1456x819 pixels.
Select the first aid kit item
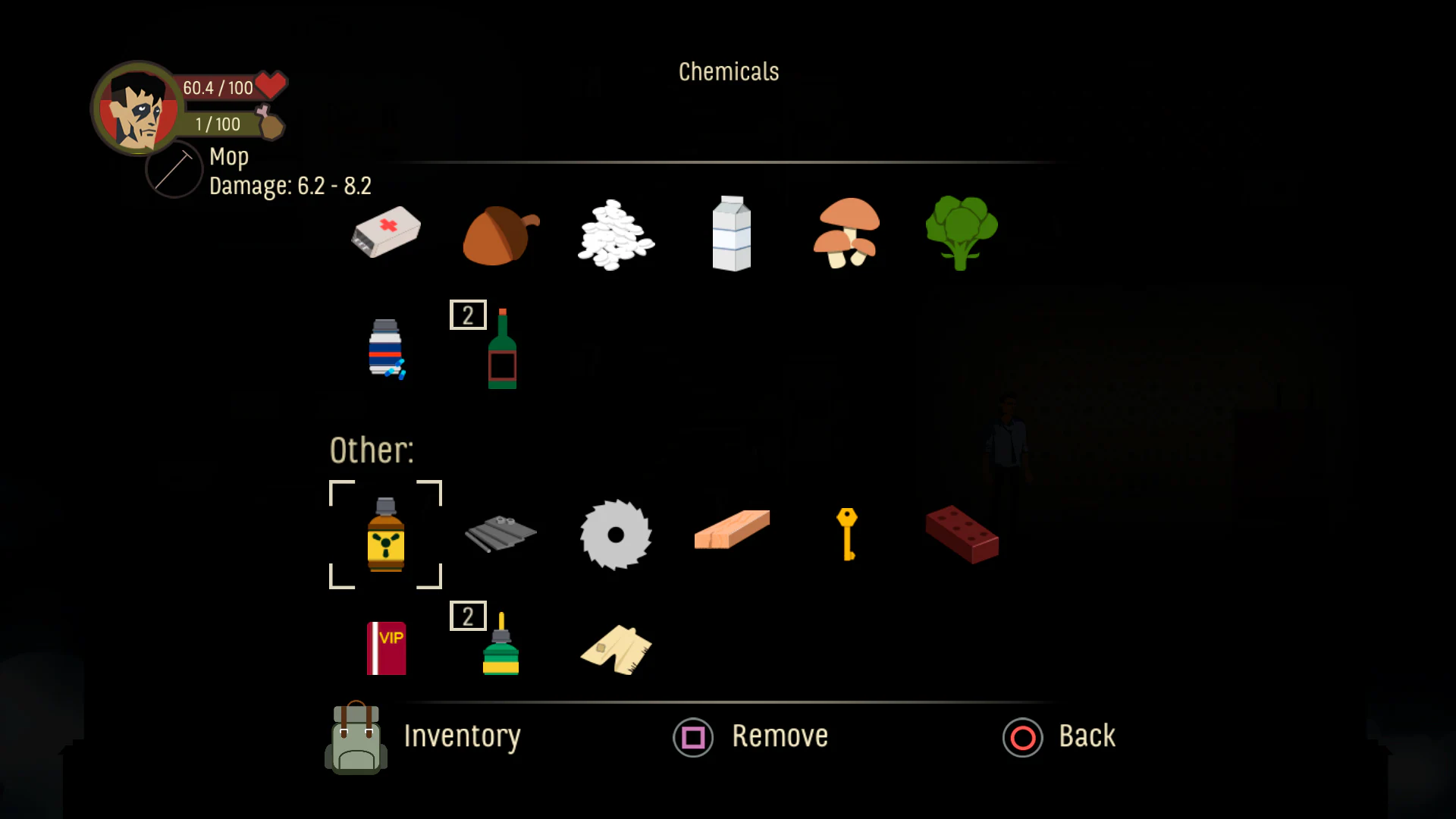point(385,234)
